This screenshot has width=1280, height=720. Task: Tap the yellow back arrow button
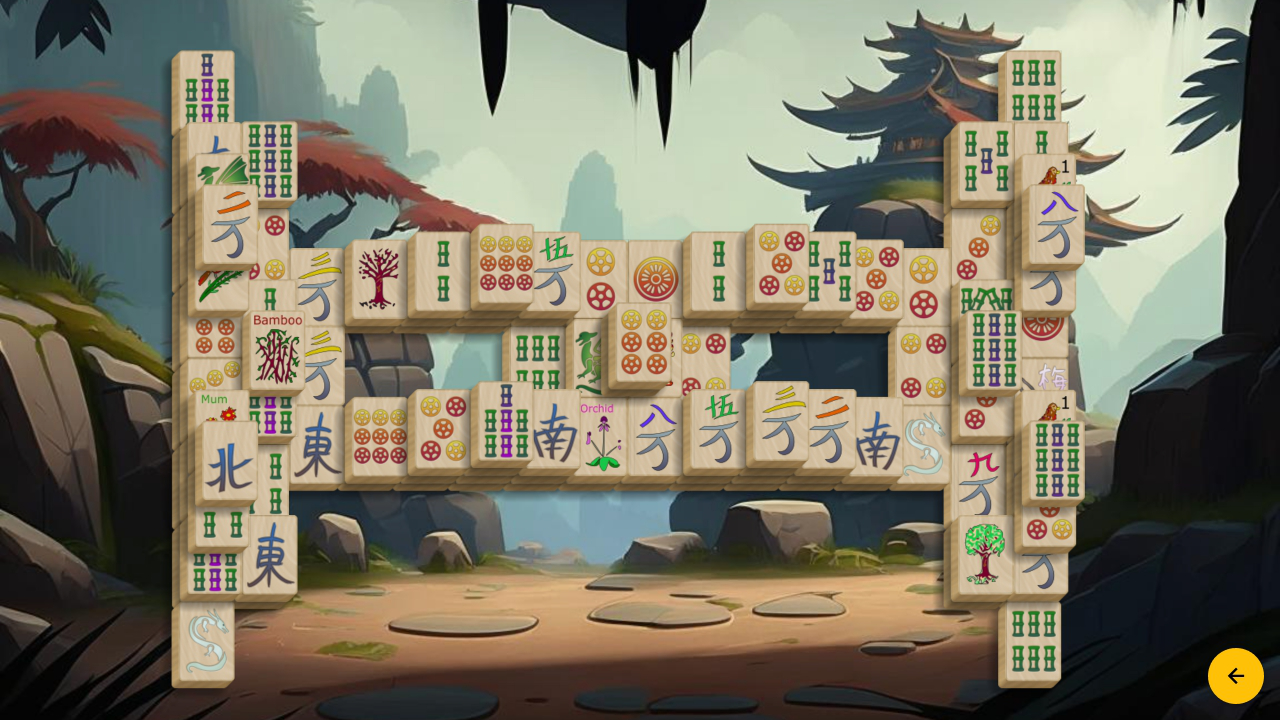[1236, 675]
